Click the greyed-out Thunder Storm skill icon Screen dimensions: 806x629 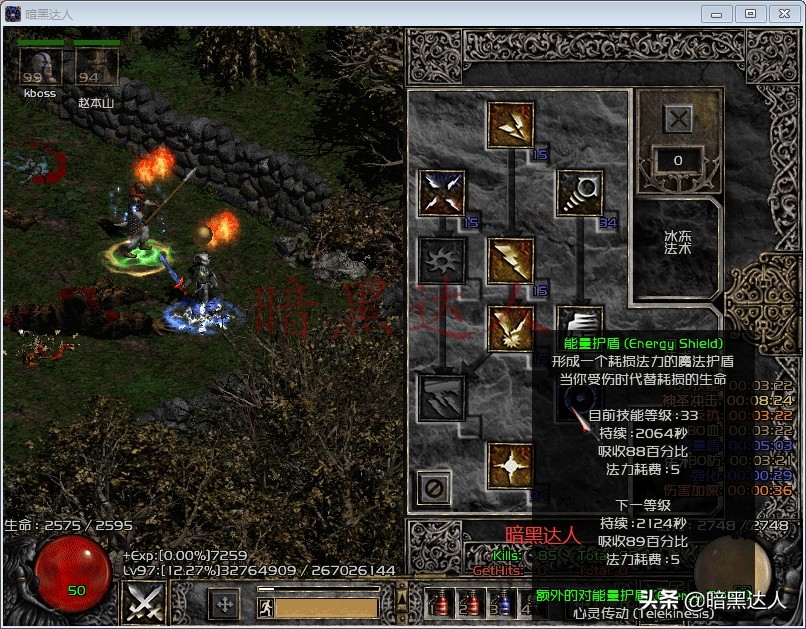442,396
